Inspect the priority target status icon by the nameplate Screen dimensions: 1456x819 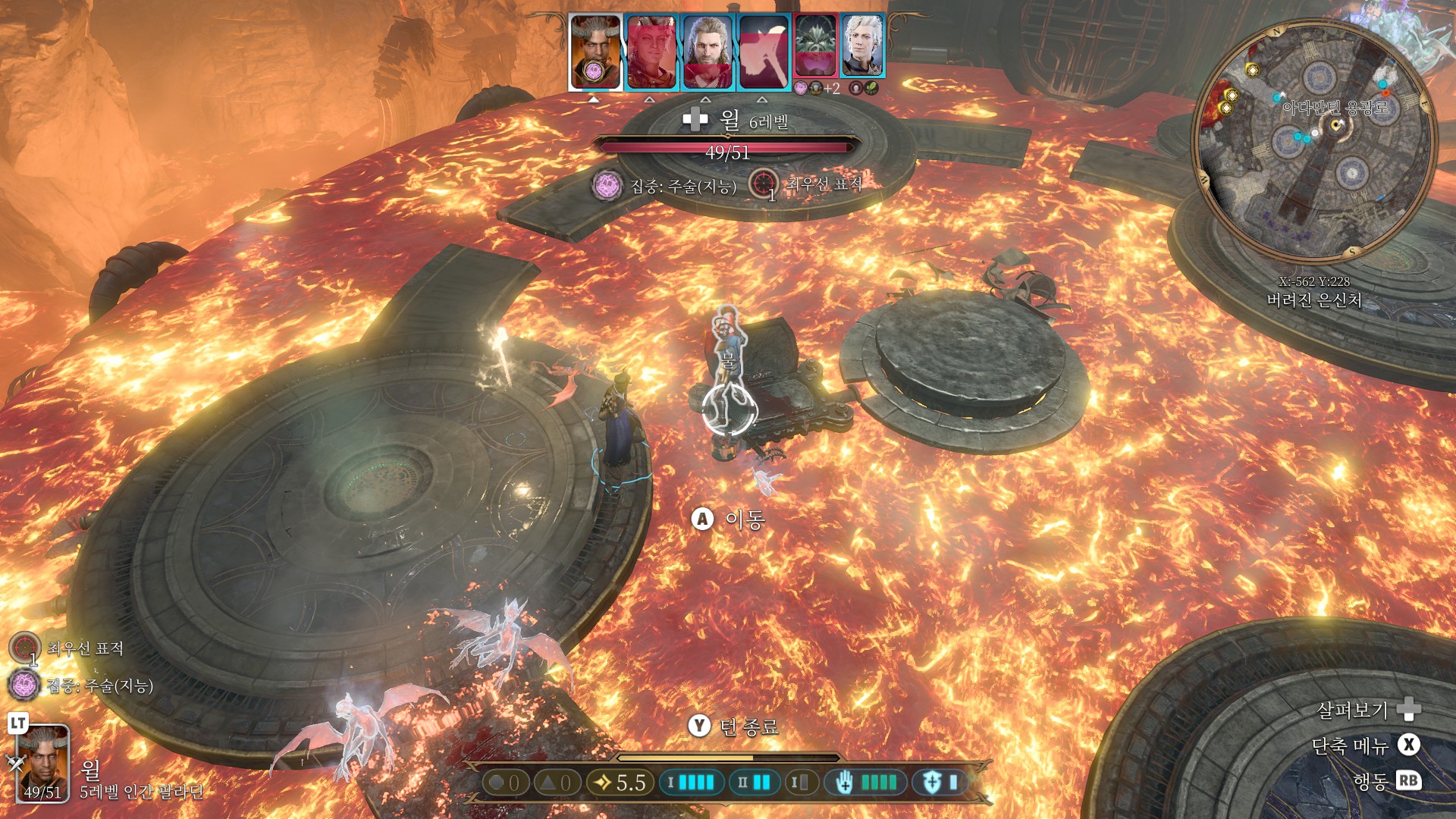coord(764,184)
